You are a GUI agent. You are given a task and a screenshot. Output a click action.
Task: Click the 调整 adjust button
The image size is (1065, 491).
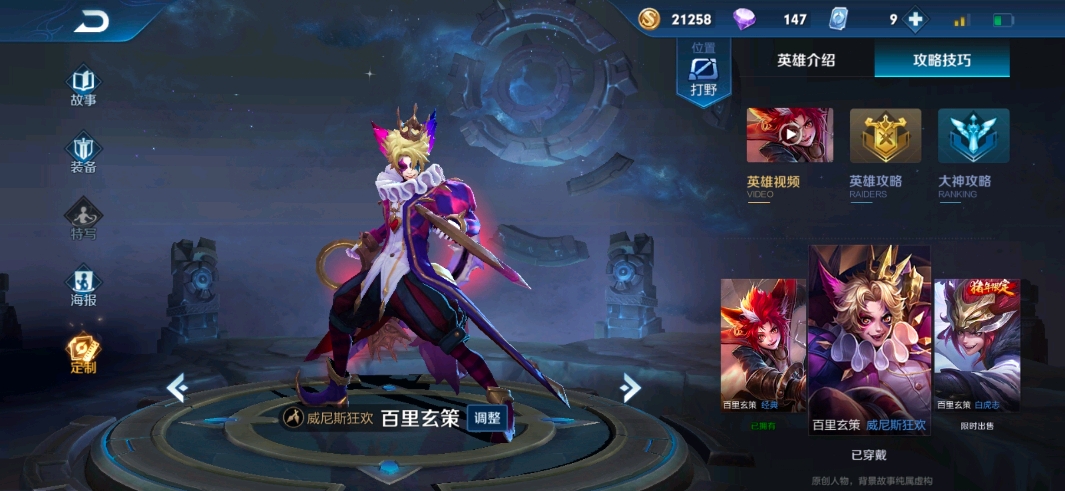(489, 418)
